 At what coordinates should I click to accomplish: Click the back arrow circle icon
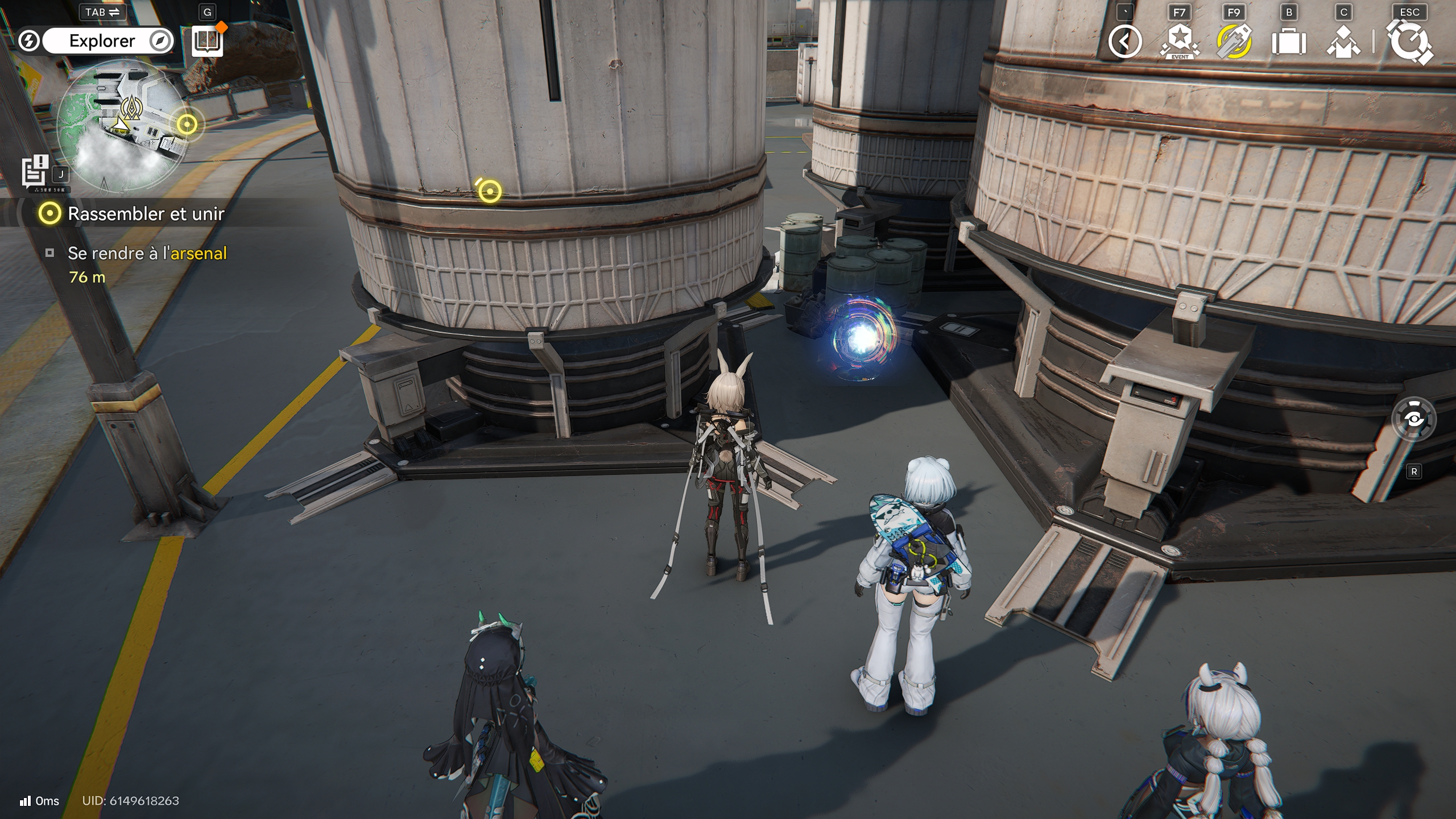[x=1124, y=41]
